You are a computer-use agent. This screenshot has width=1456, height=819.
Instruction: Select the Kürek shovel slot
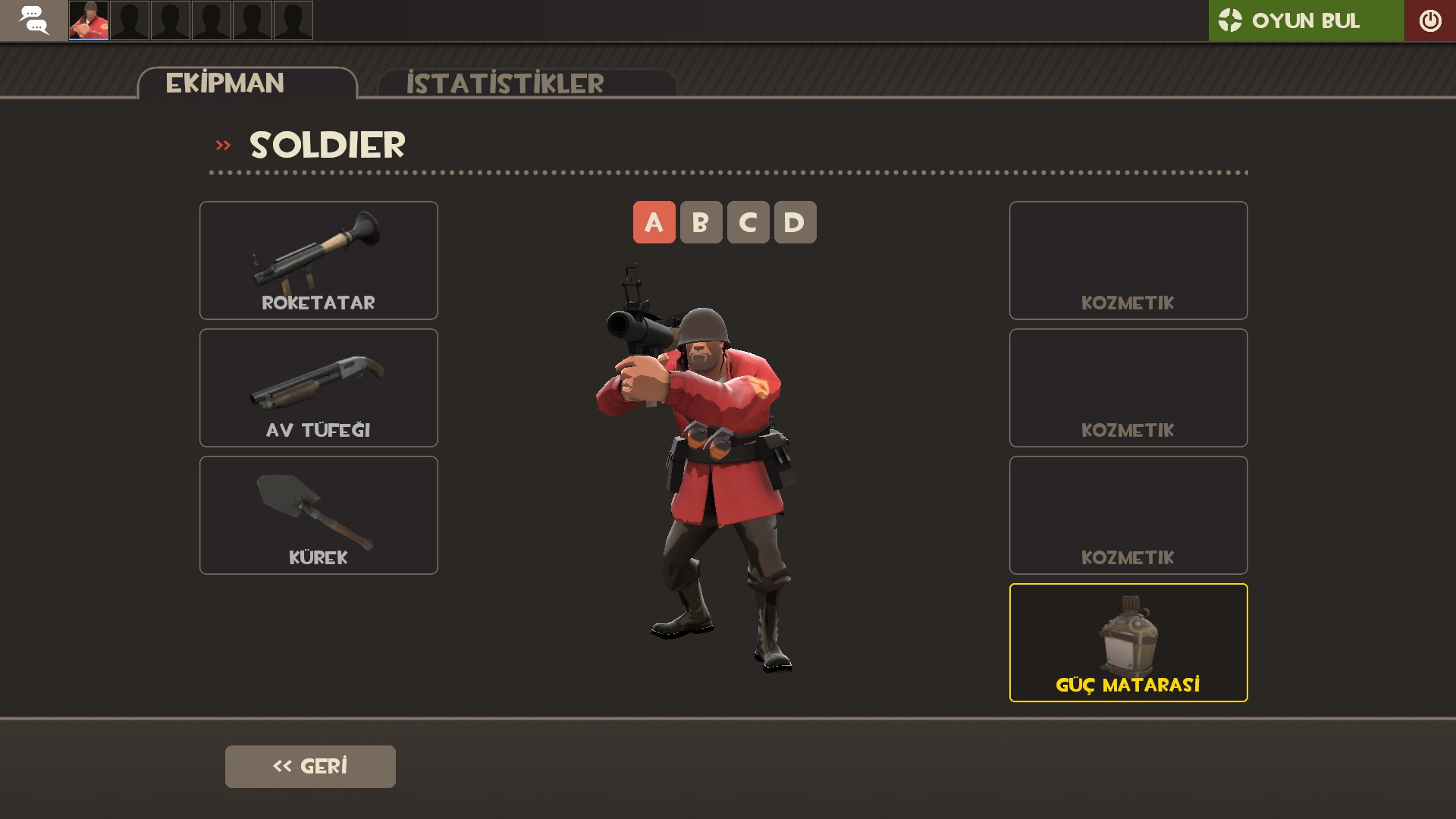pyautogui.click(x=318, y=515)
